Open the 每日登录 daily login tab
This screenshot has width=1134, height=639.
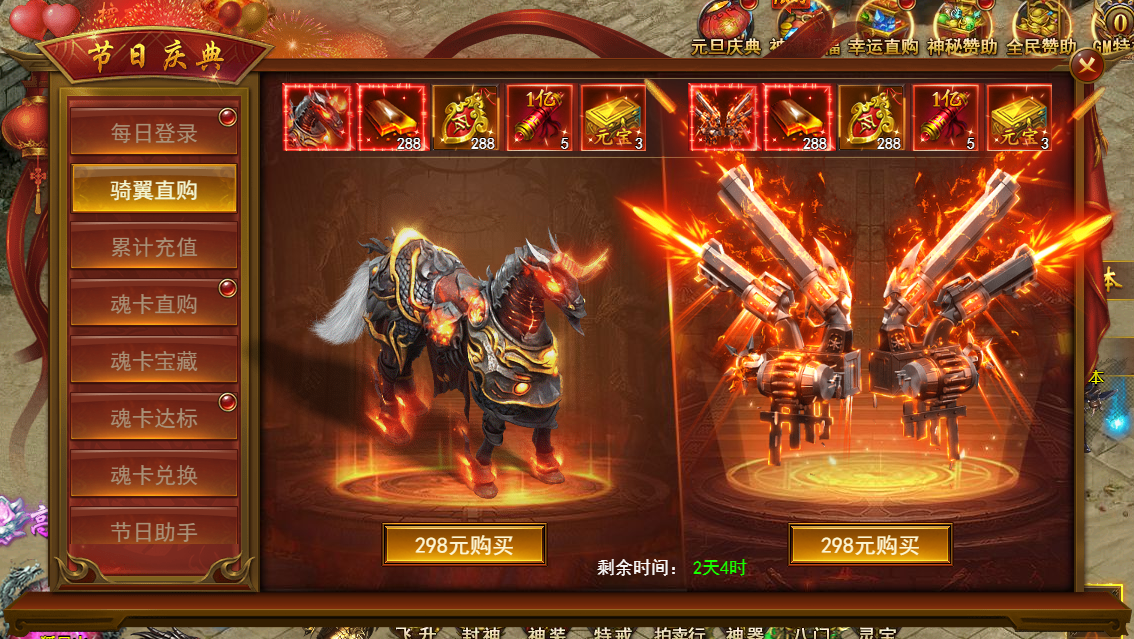point(153,133)
